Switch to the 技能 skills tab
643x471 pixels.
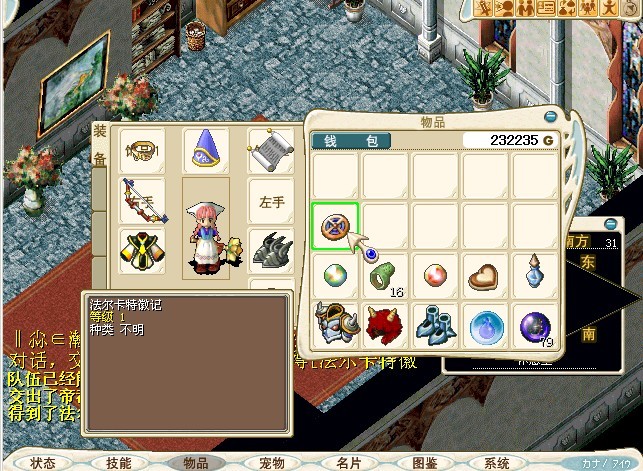point(118,463)
